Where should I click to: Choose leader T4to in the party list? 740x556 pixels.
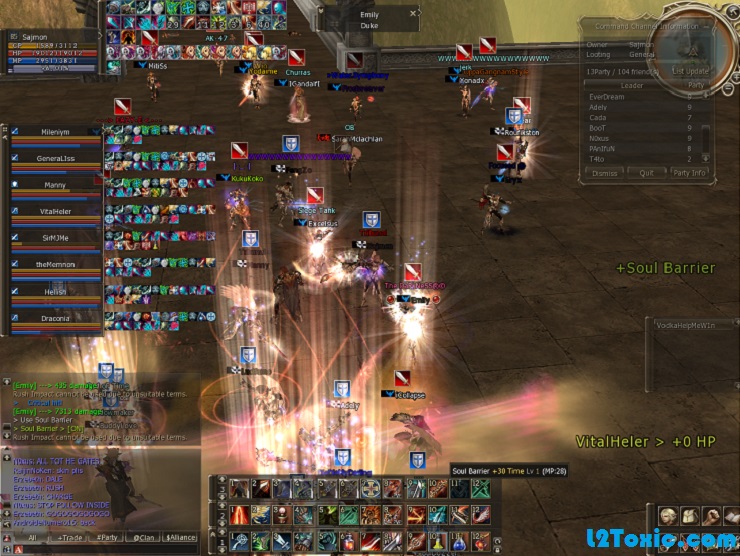(598, 159)
